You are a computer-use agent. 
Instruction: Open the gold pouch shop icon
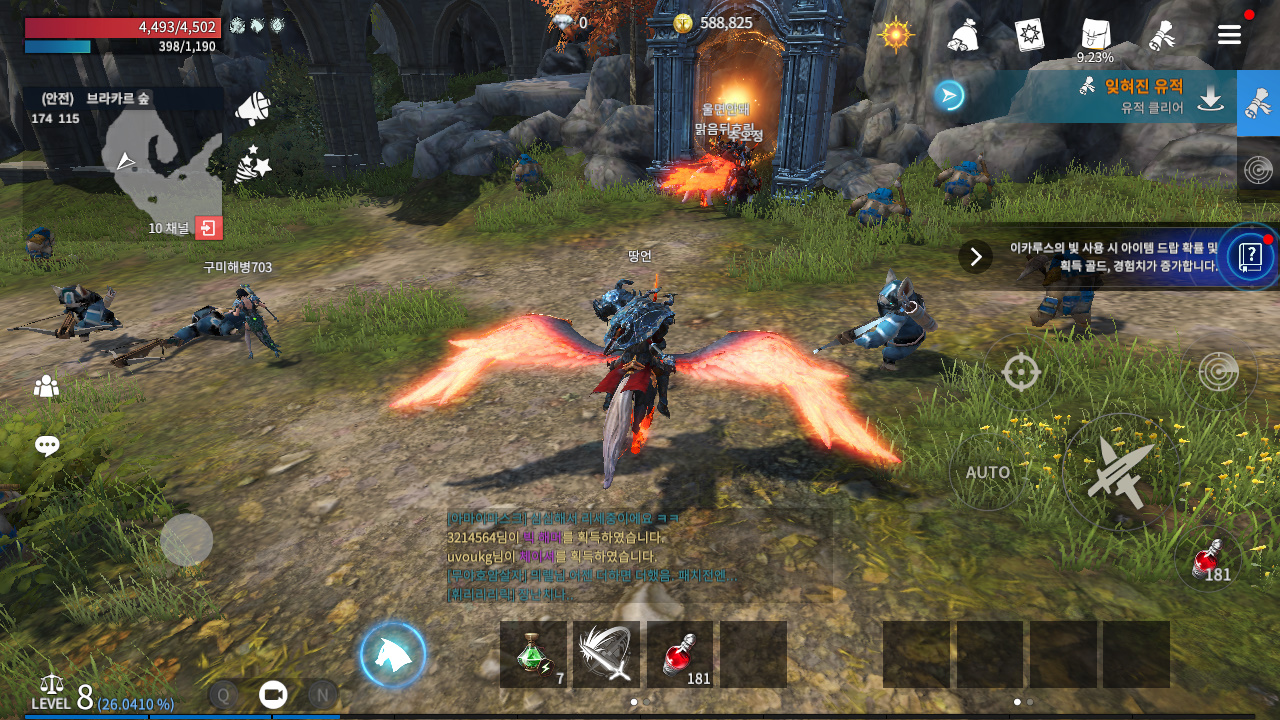(x=962, y=36)
